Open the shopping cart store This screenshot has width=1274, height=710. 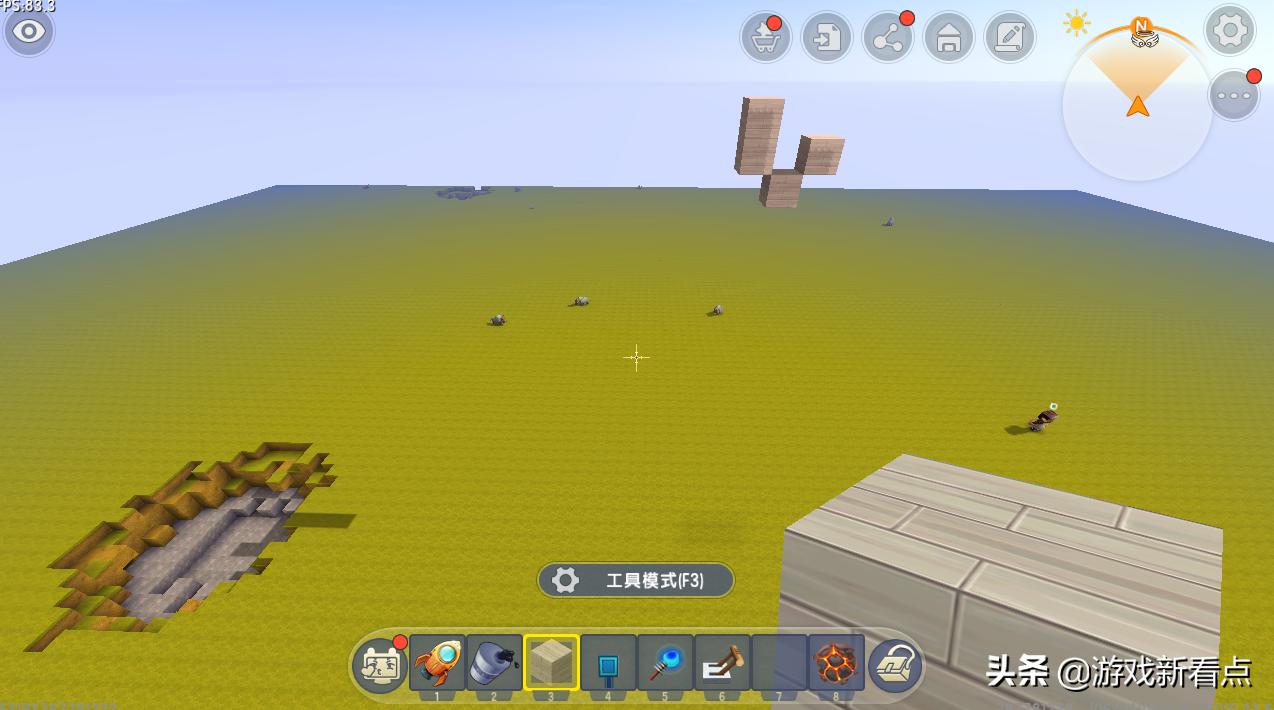[x=766, y=38]
